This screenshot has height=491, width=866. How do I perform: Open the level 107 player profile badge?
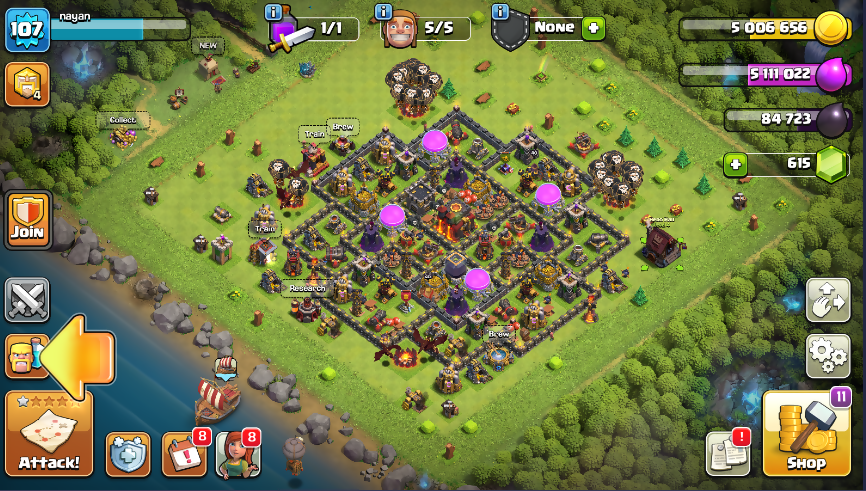click(x=27, y=30)
